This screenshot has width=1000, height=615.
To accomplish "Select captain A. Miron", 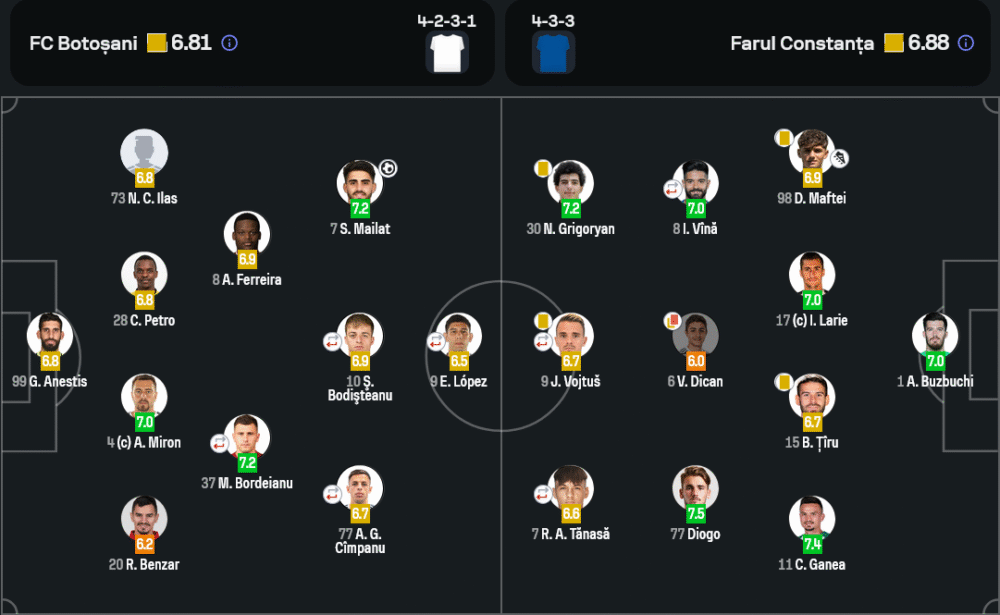I will pos(145,398).
